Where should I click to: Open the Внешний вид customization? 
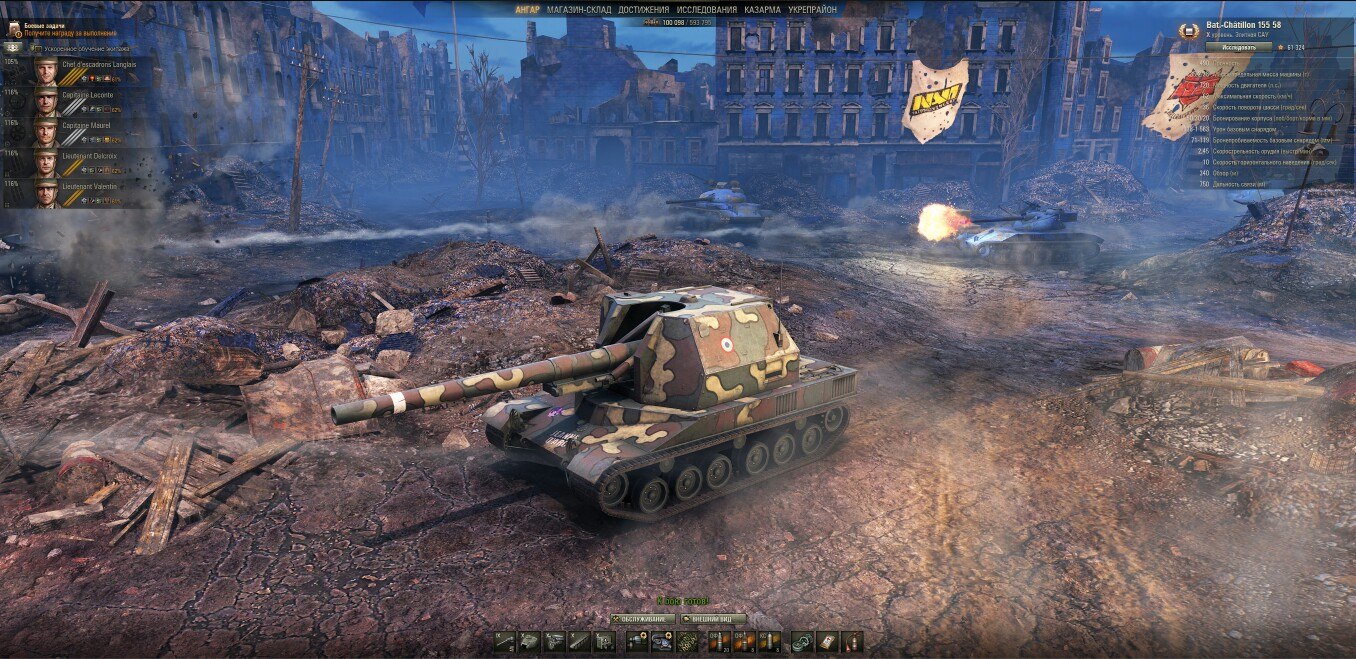pos(712,619)
